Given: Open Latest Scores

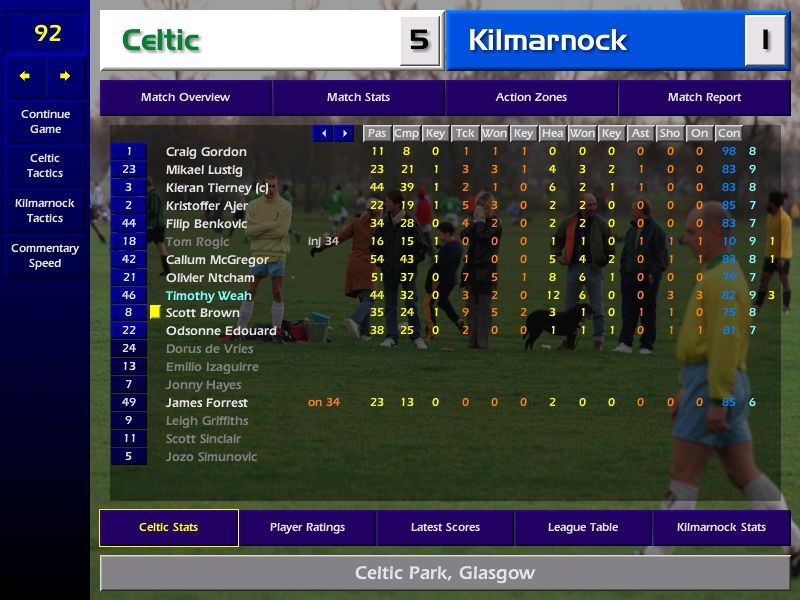Looking at the screenshot, I should point(445,527).
